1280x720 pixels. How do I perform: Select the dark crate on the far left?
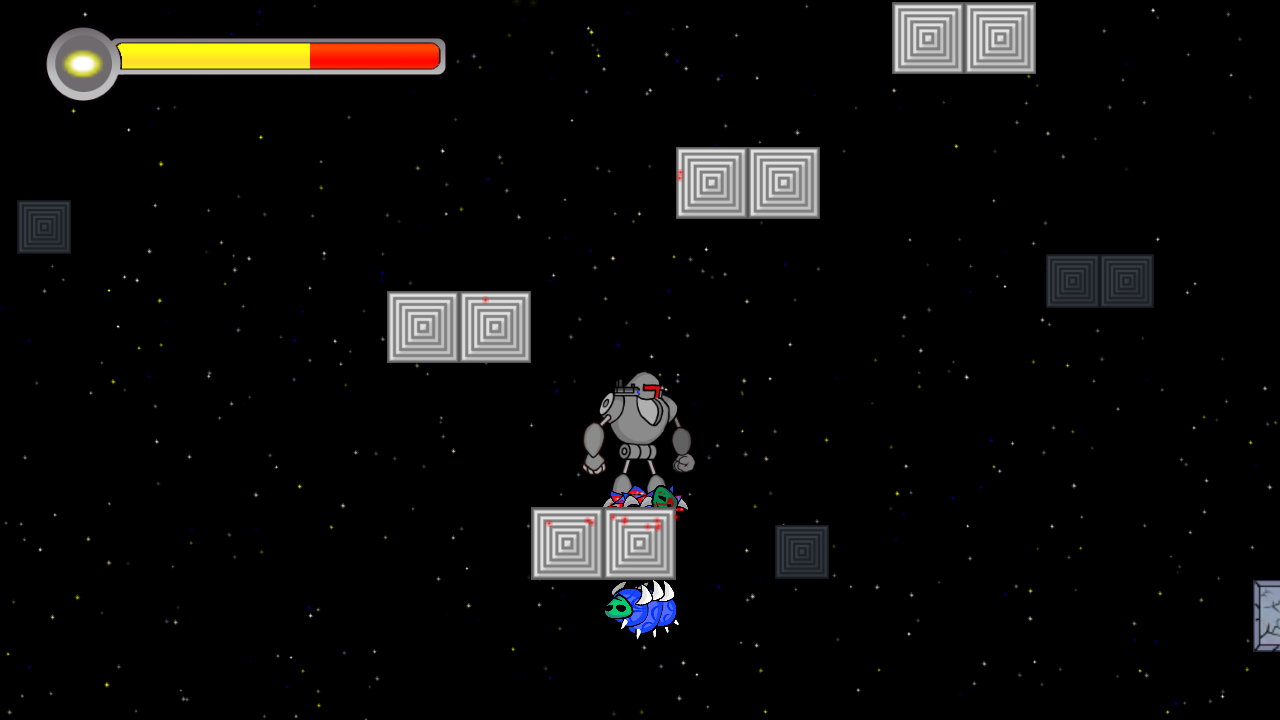tap(43, 225)
